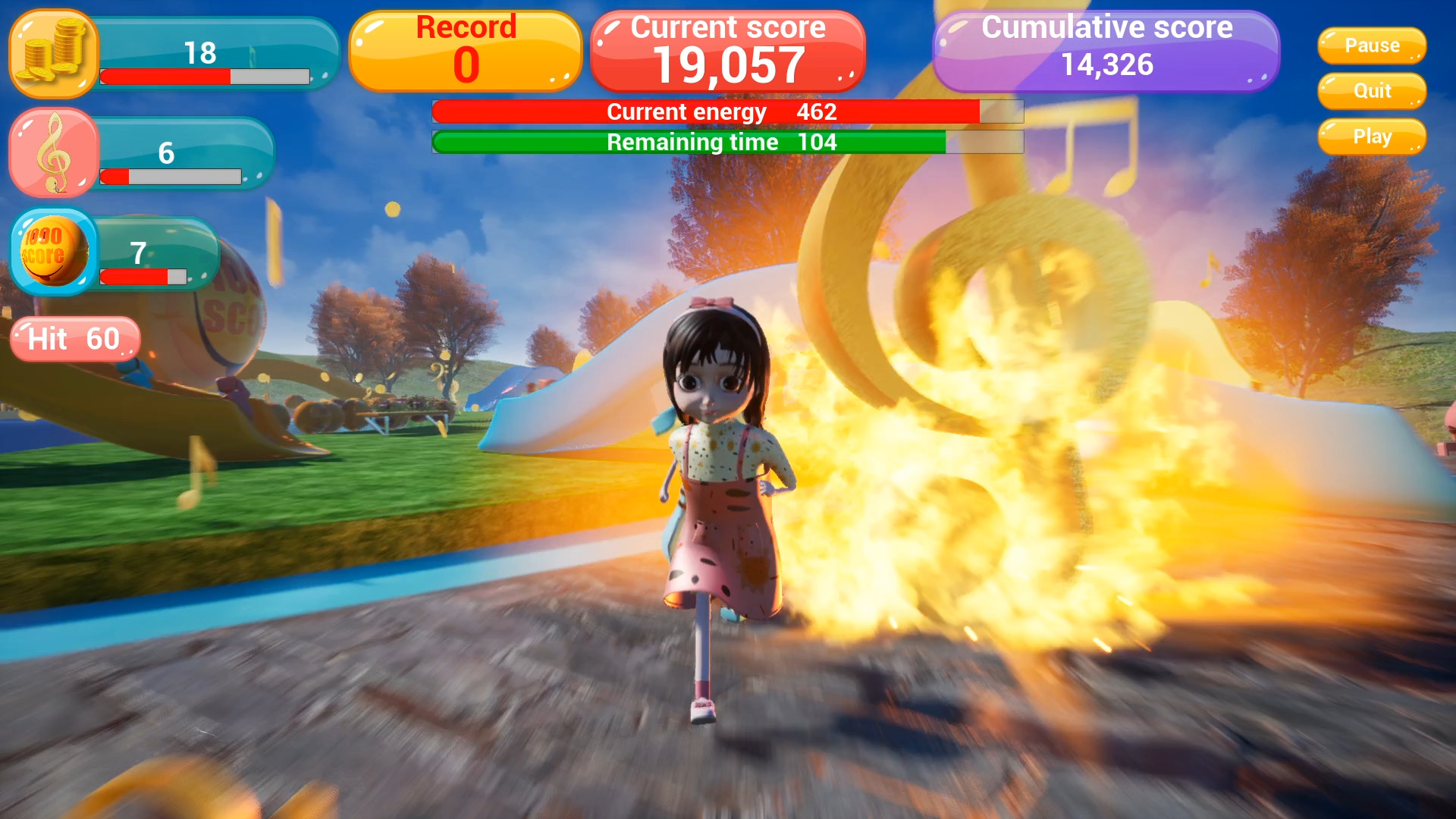The height and width of the screenshot is (819, 1456).
Task: Click the Record badge showing 0
Action: click(x=465, y=49)
